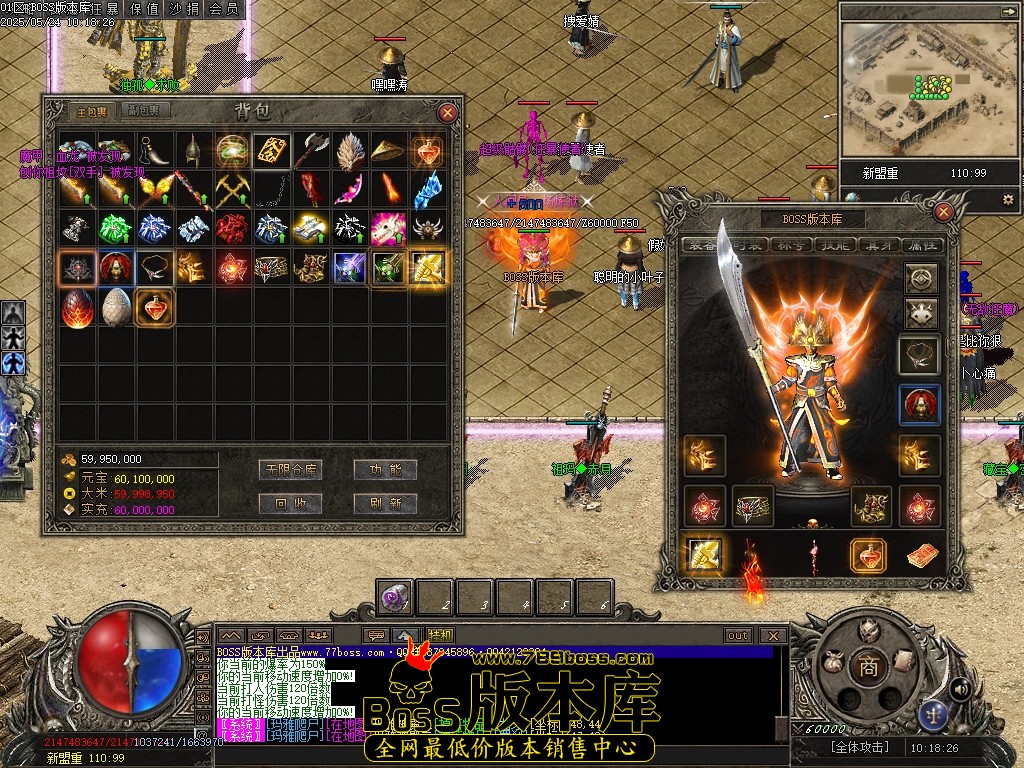Click the 回收 recycle button
Image resolution: width=1024 pixels, height=768 pixels.
tap(291, 503)
